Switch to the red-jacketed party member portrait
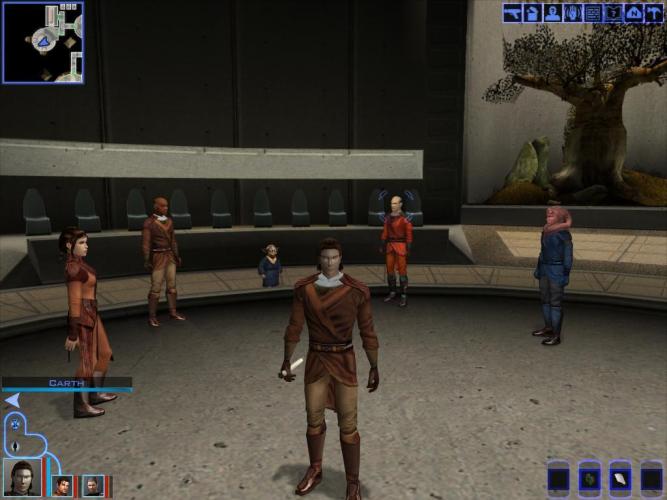The width and height of the screenshot is (667, 500). point(62,486)
